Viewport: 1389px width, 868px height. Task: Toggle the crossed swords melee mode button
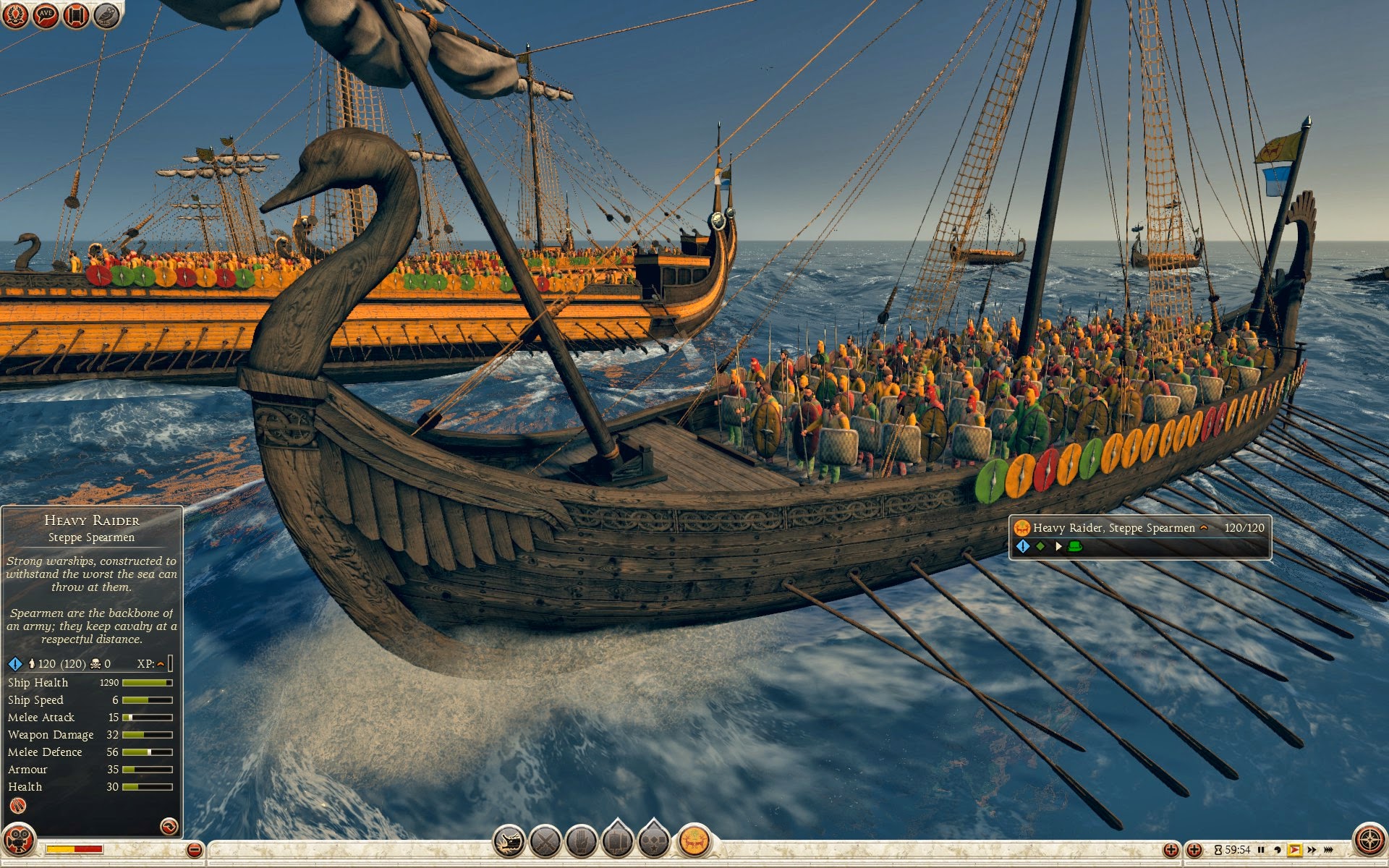(x=545, y=842)
